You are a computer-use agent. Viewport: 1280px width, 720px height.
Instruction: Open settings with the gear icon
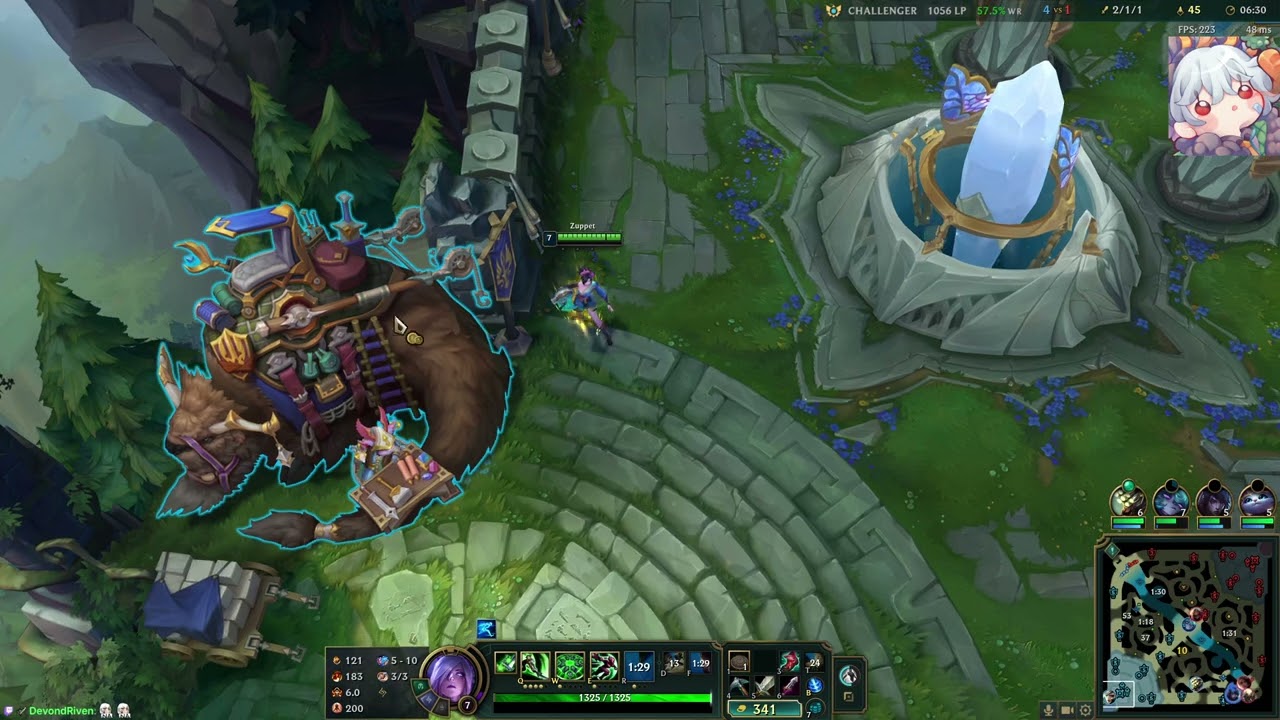(1085, 710)
